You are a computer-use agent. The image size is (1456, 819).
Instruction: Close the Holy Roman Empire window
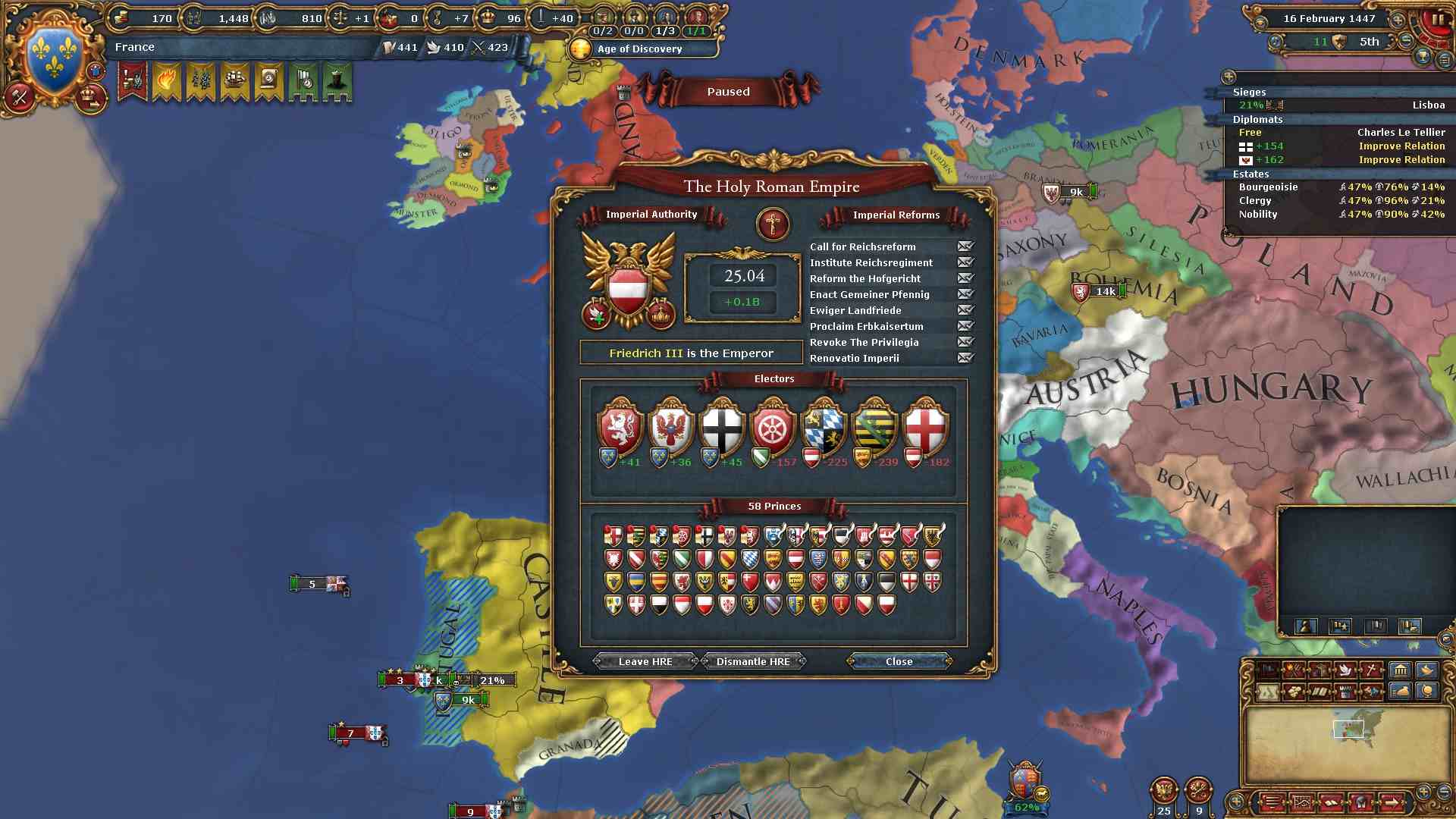click(x=899, y=661)
